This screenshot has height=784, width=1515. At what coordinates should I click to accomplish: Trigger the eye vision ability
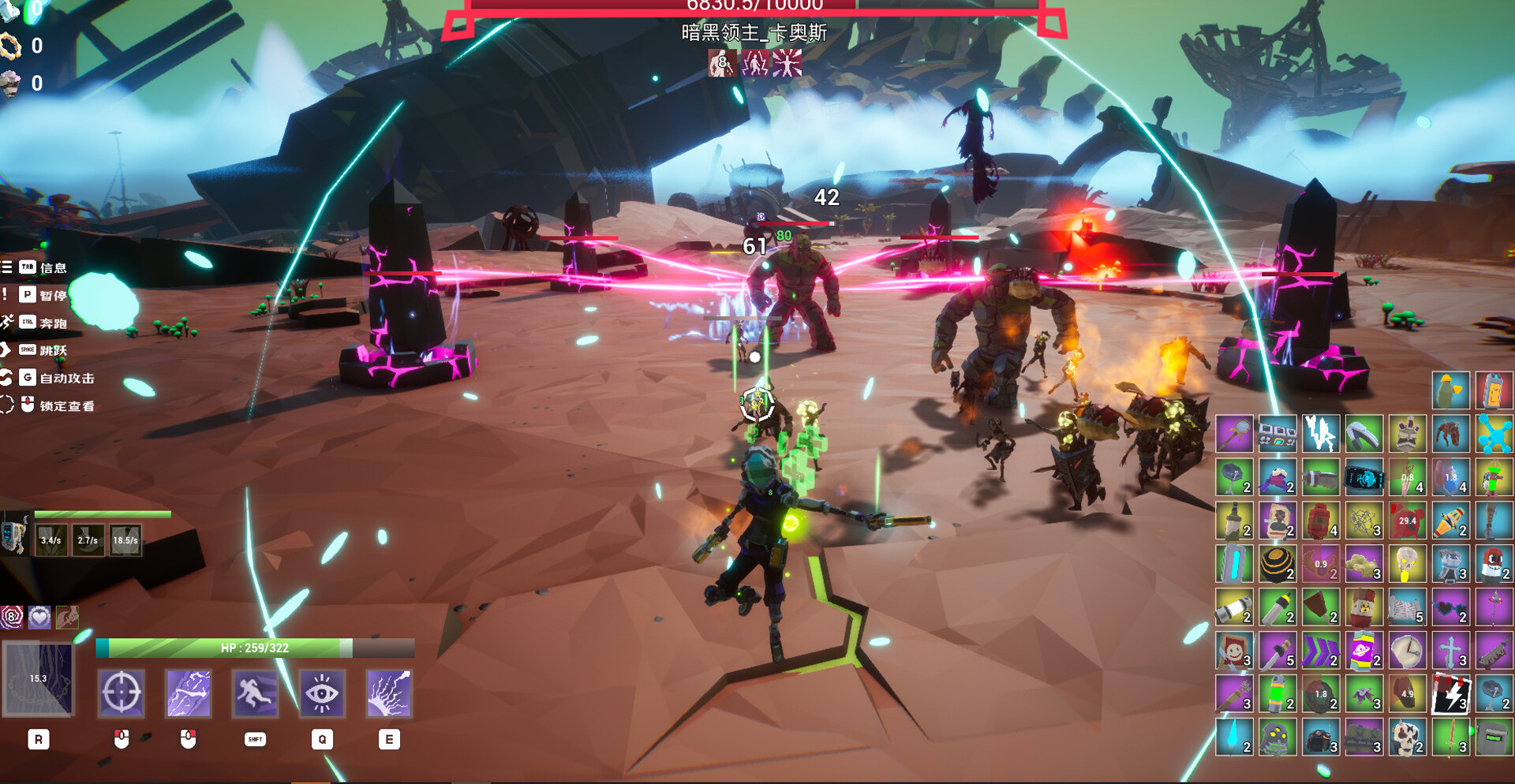(x=322, y=694)
